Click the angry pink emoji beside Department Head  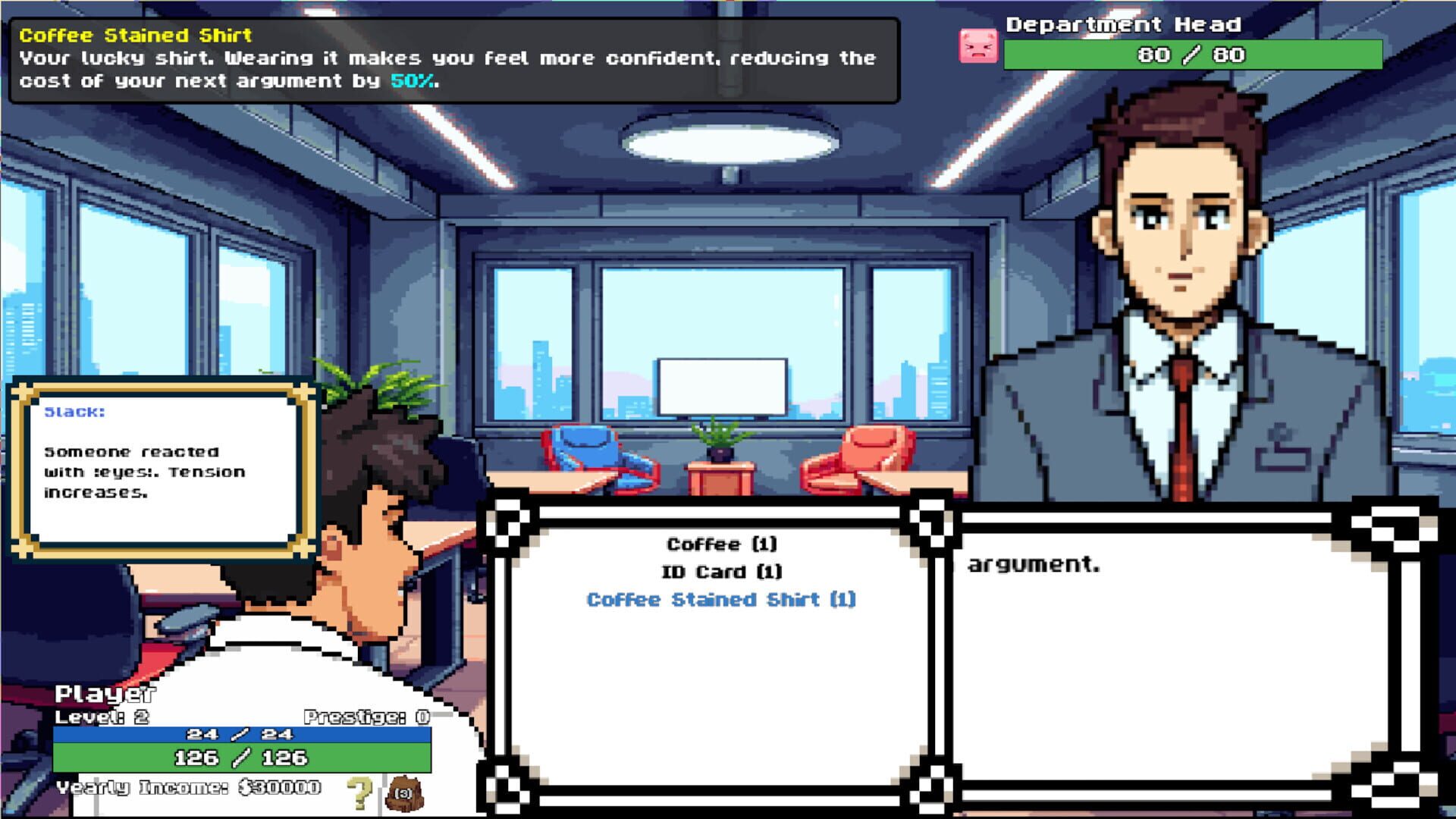[x=980, y=47]
